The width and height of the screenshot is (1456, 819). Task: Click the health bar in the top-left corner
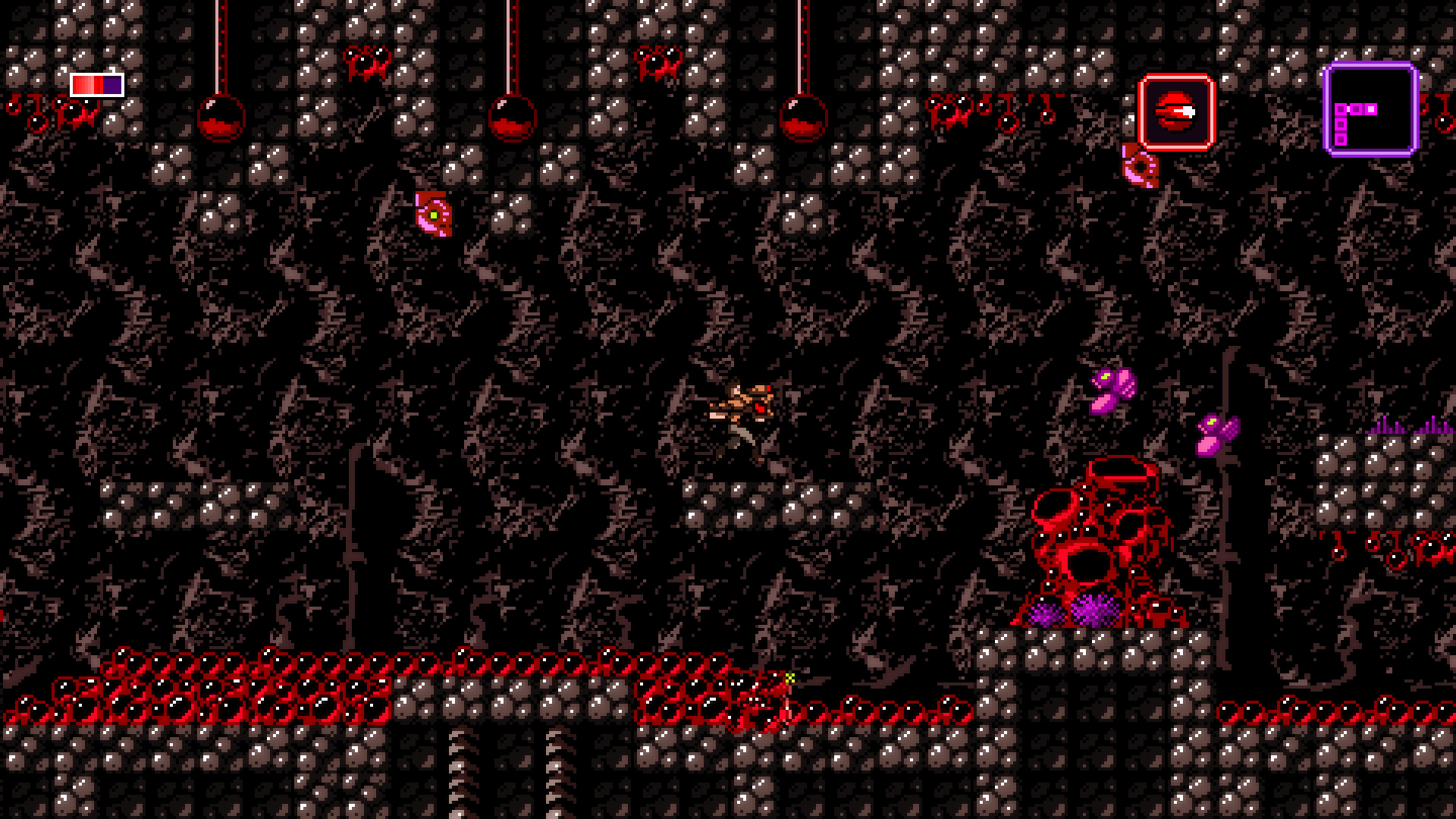tap(96, 83)
